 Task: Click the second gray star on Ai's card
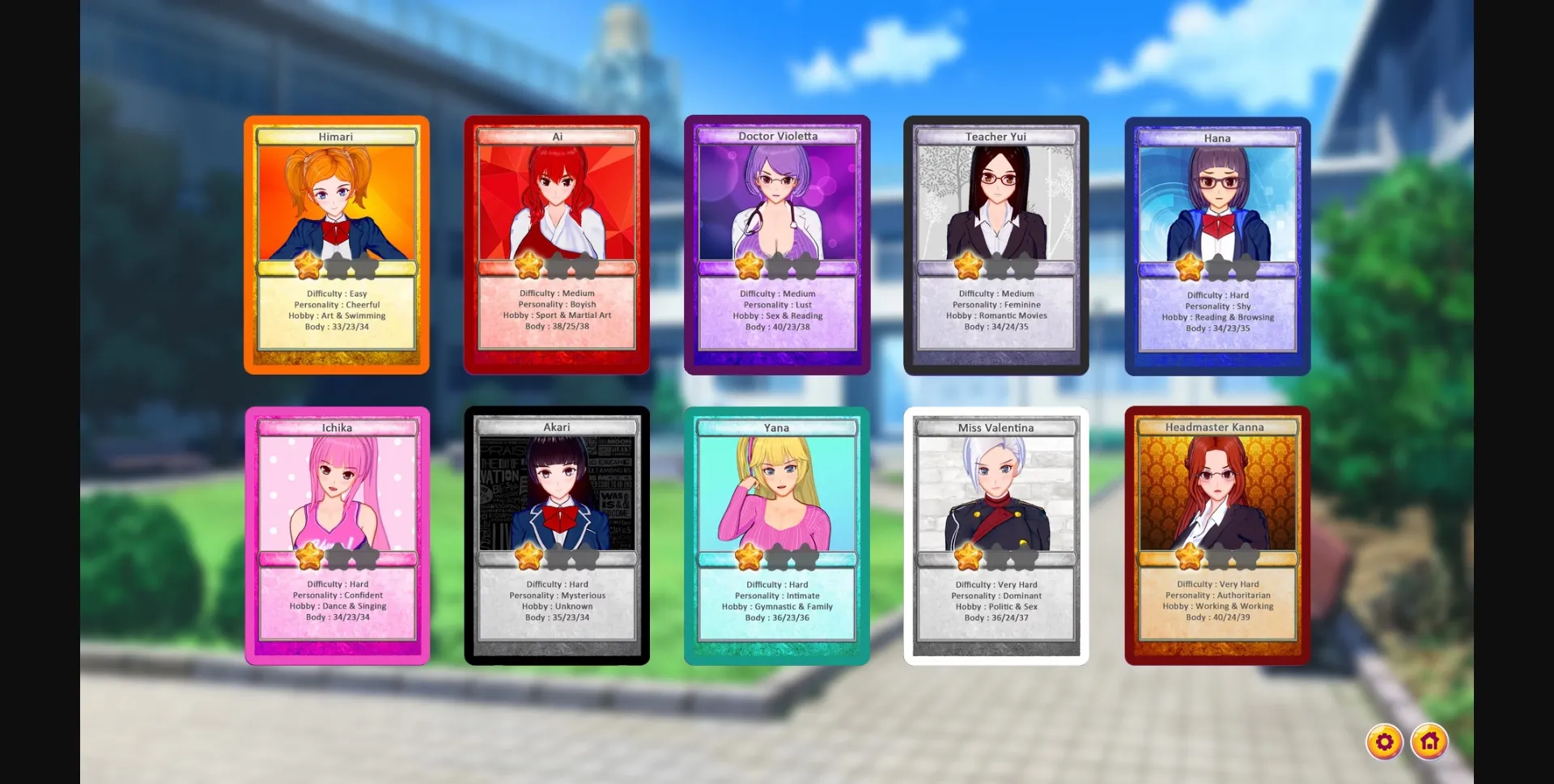(x=558, y=265)
